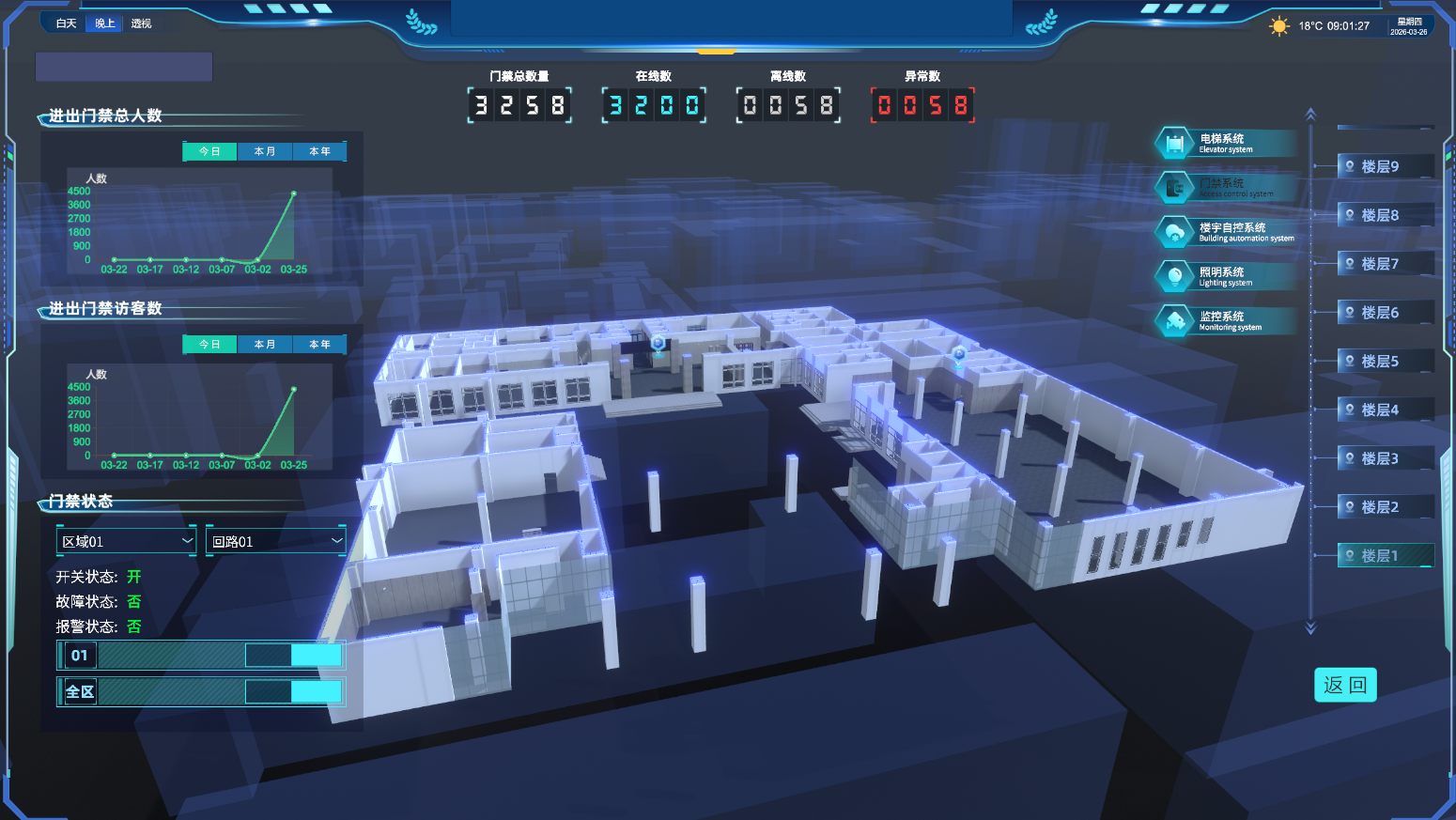Open the 门禁系统 Access control system

point(1225,188)
